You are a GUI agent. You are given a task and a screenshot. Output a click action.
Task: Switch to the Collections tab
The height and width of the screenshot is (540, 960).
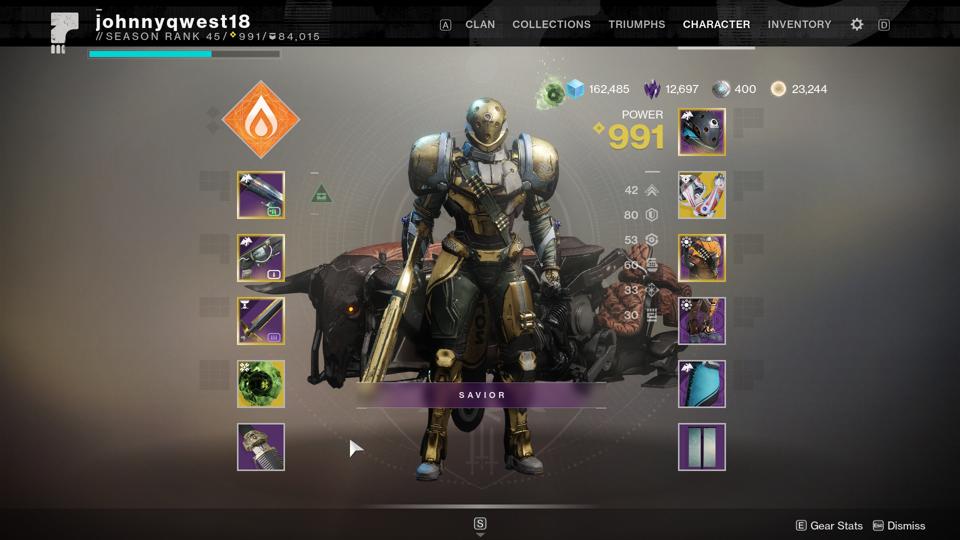click(x=551, y=24)
